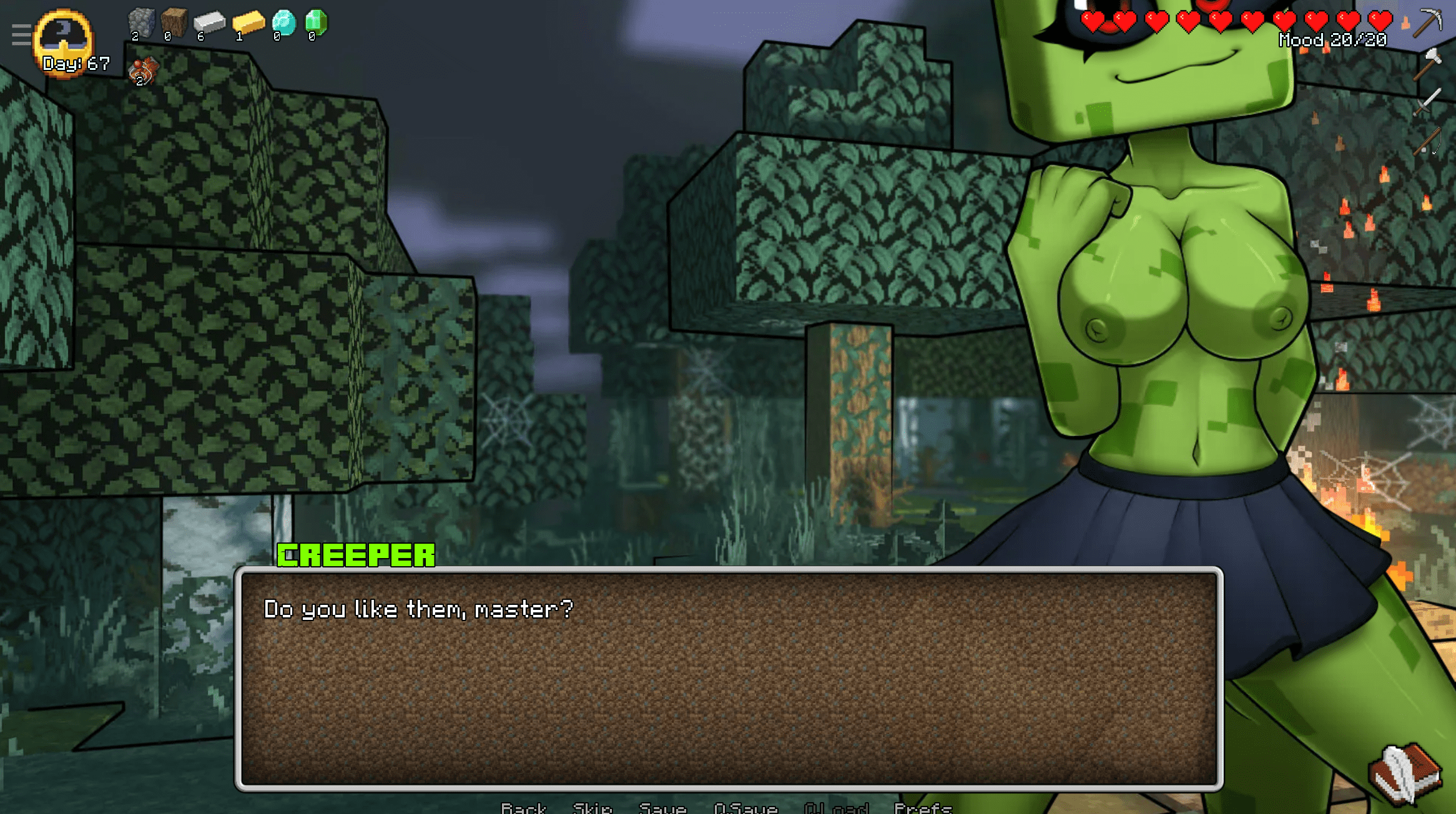The image size is (1456, 814).
Task: Choose the axe tool icon
Action: pyautogui.click(x=1427, y=64)
